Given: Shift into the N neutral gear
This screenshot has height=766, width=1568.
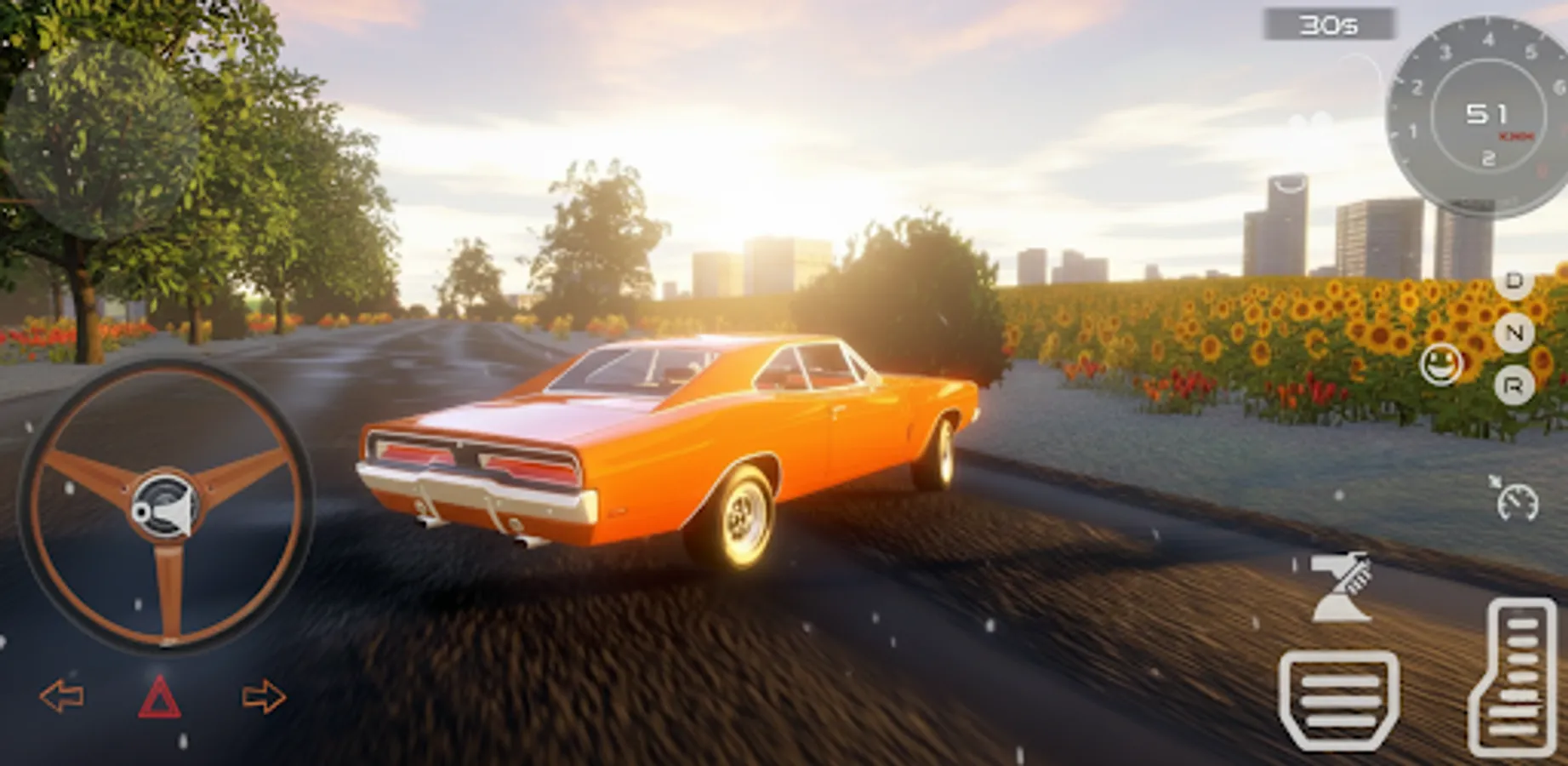Looking at the screenshot, I should tap(1513, 334).
